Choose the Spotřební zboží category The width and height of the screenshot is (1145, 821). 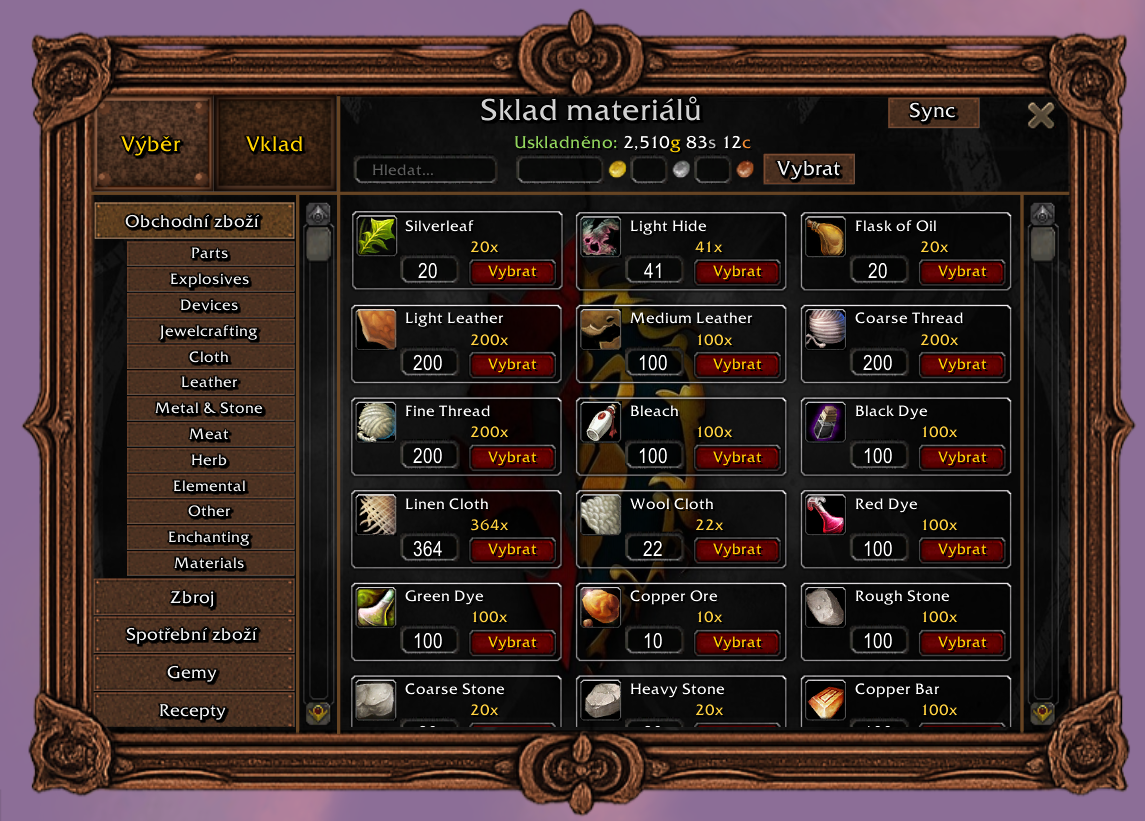pyautogui.click(x=193, y=635)
